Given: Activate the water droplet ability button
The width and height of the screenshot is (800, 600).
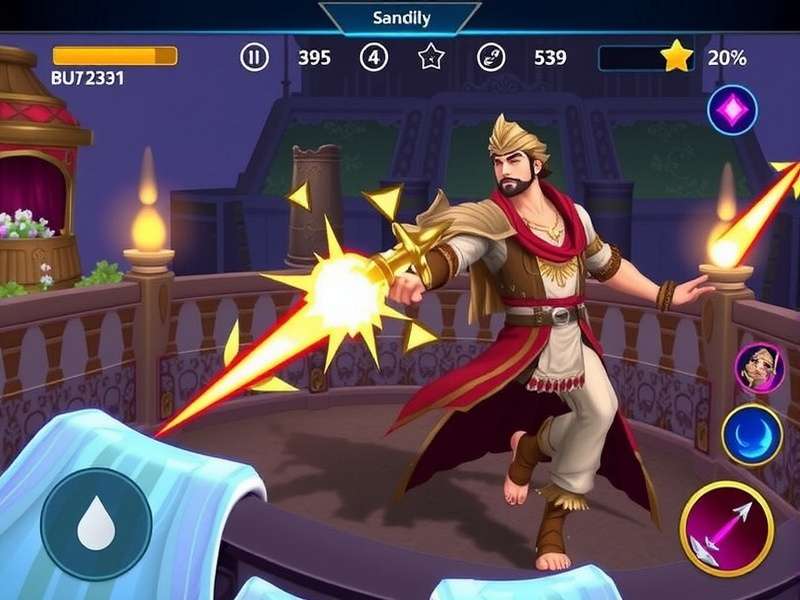Looking at the screenshot, I should tap(96, 524).
